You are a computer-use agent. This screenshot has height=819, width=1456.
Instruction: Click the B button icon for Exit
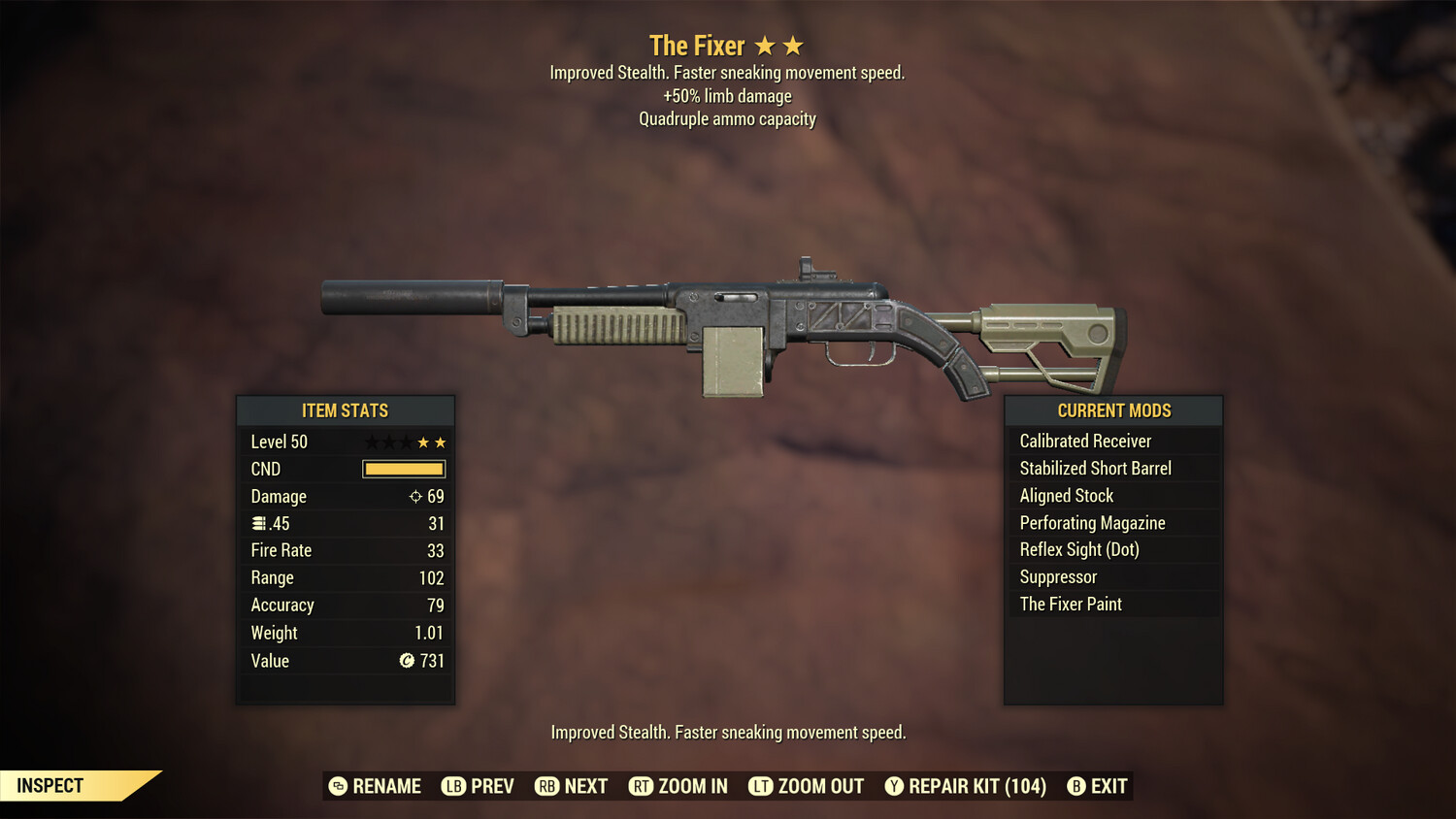tap(1075, 786)
